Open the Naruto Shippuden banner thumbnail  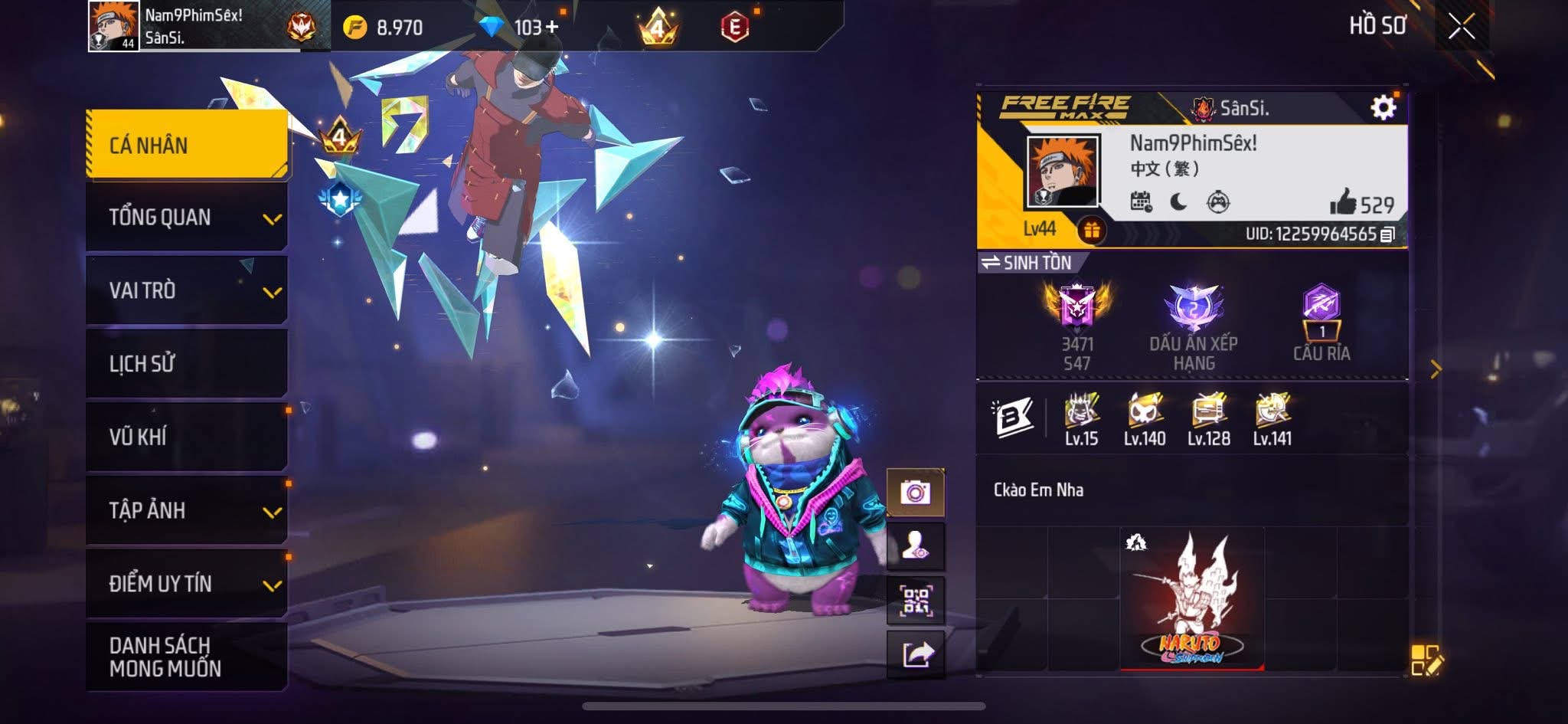pos(1191,599)
